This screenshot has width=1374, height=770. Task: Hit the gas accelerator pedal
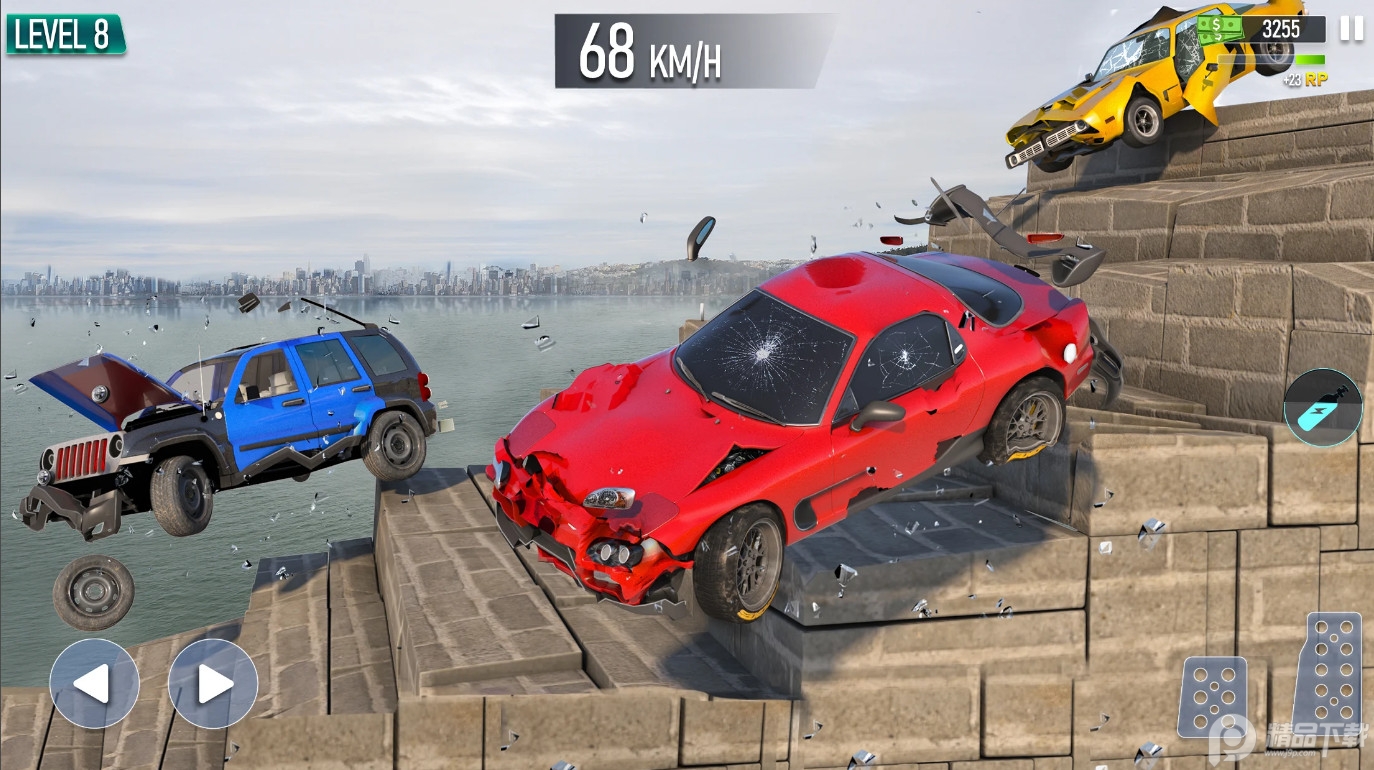(1328, 668)
